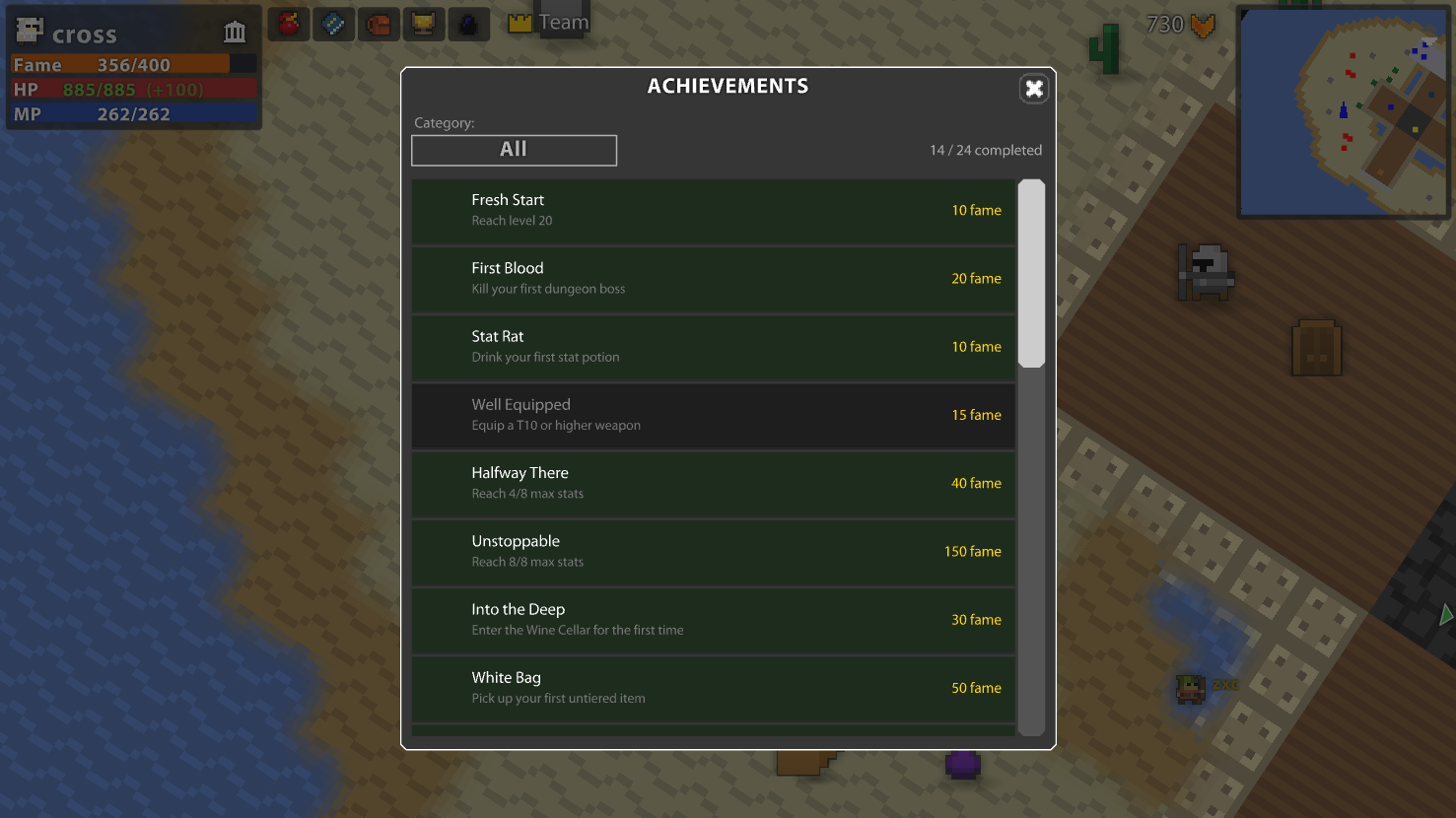Open the Category dropdown showing All

(514, 150)
